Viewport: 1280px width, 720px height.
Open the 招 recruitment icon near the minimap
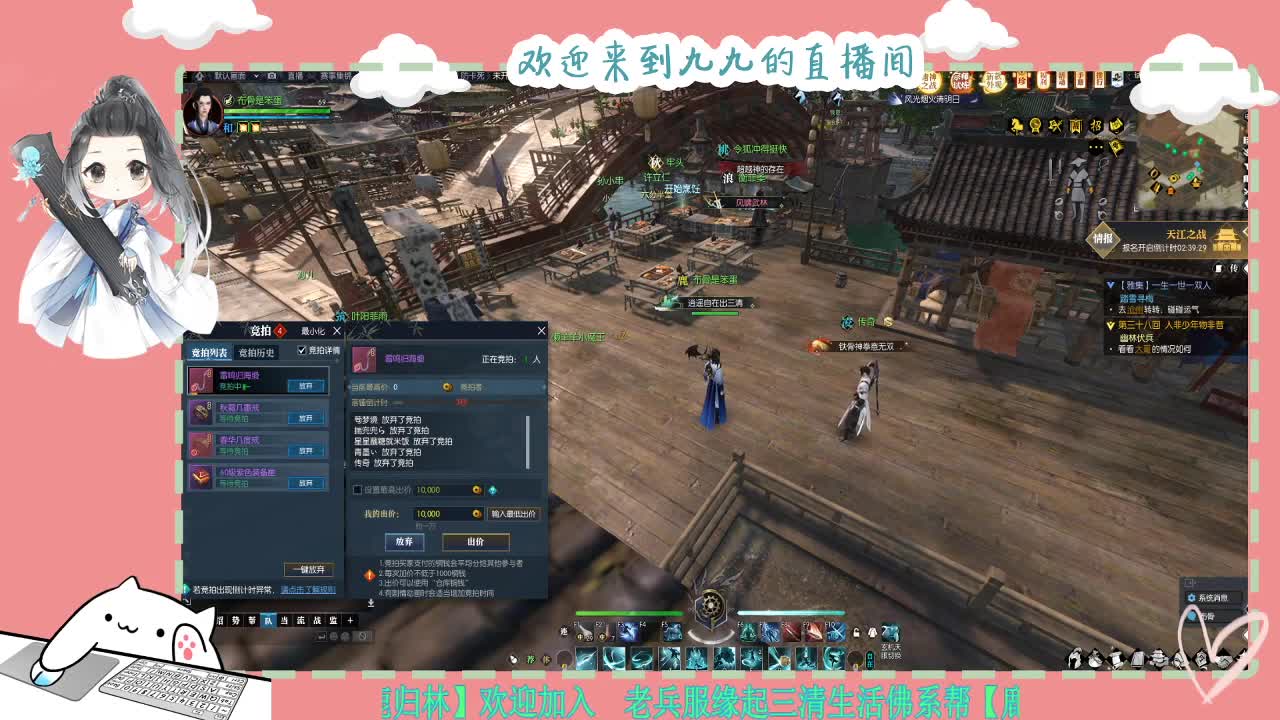pos(1095,126)
